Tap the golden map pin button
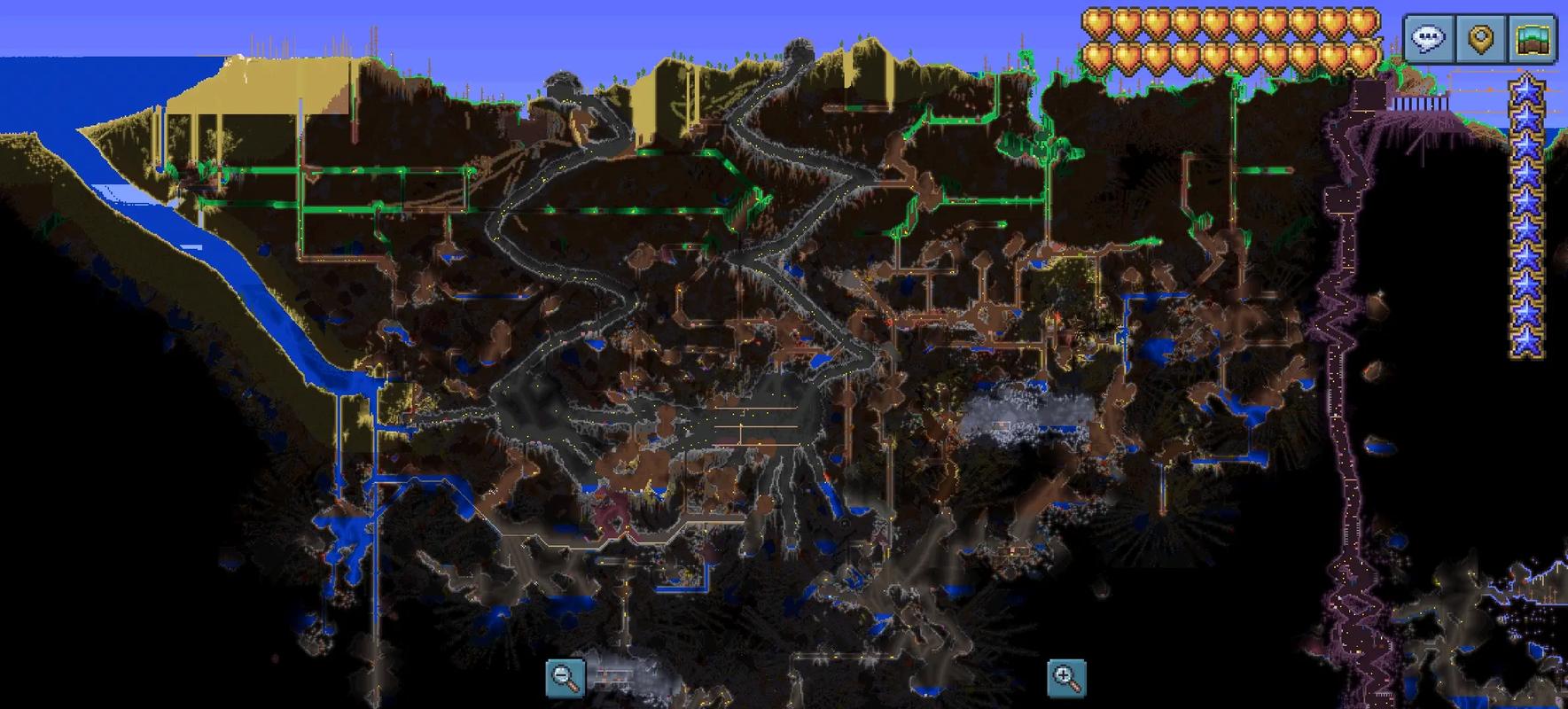This screenshot has height=709, width=1568. coord(1481,38)
